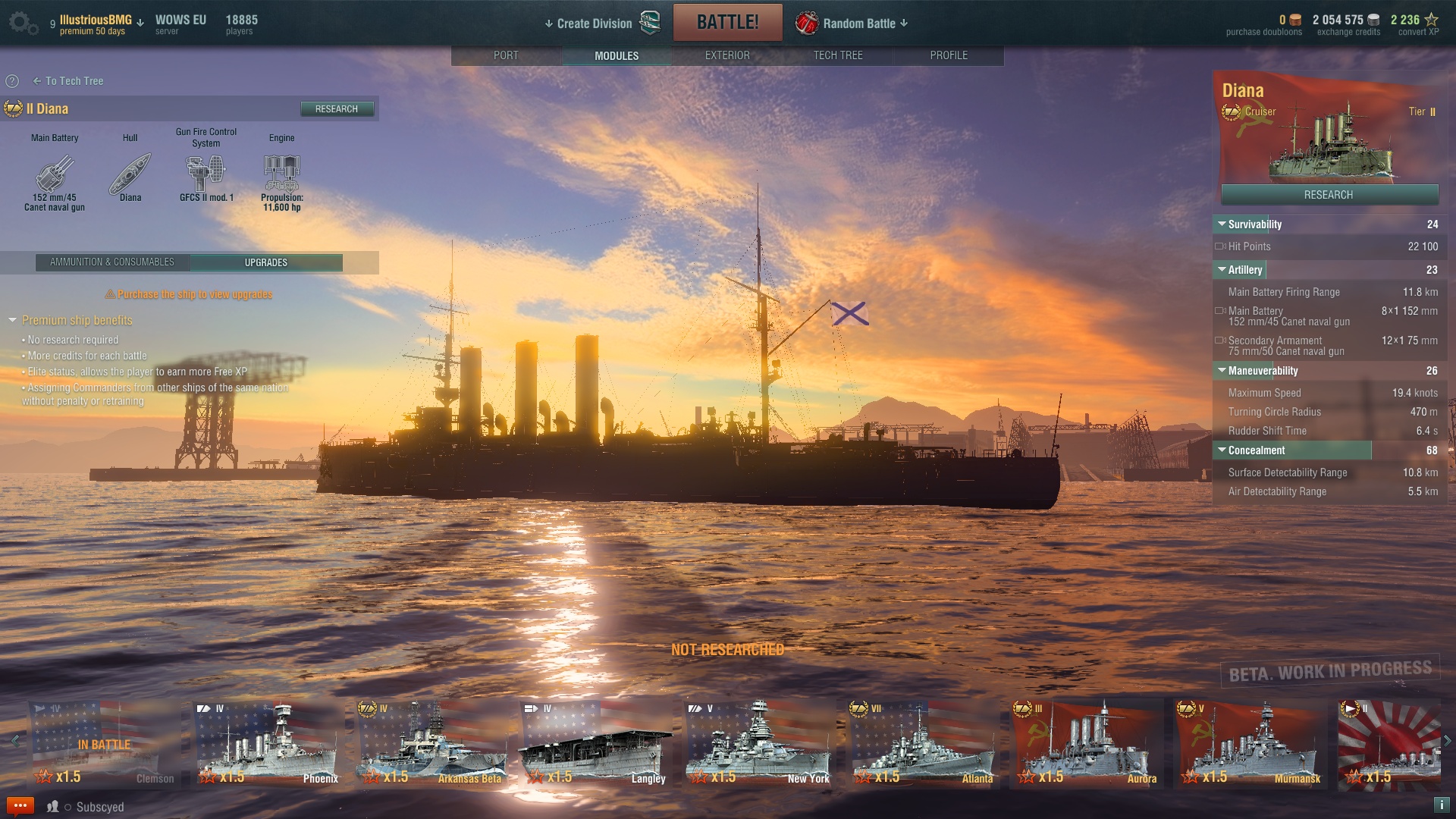Switch to the Port tab

pos(506,55)
